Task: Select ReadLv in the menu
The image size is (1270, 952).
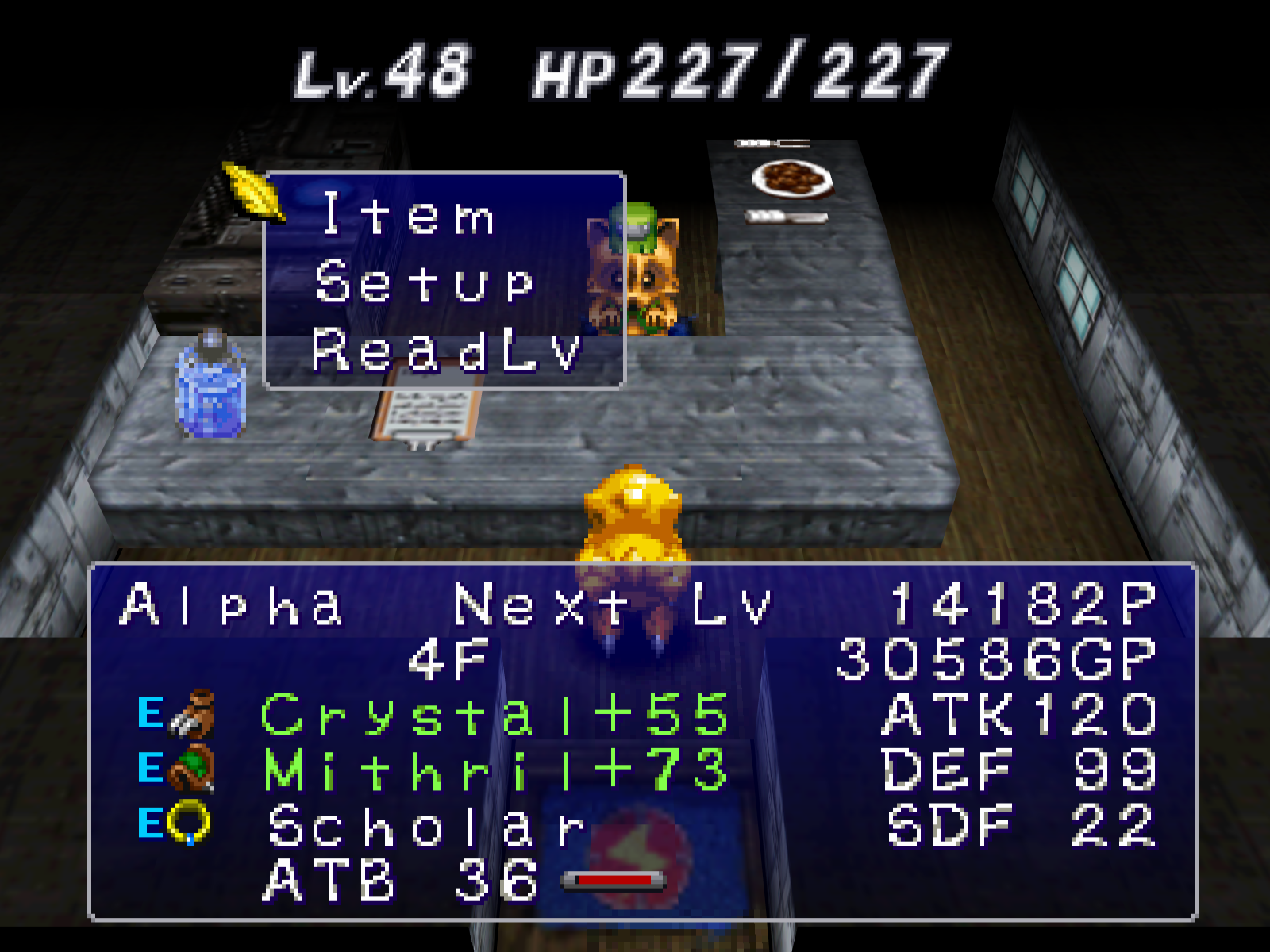Action: point(446,350)
